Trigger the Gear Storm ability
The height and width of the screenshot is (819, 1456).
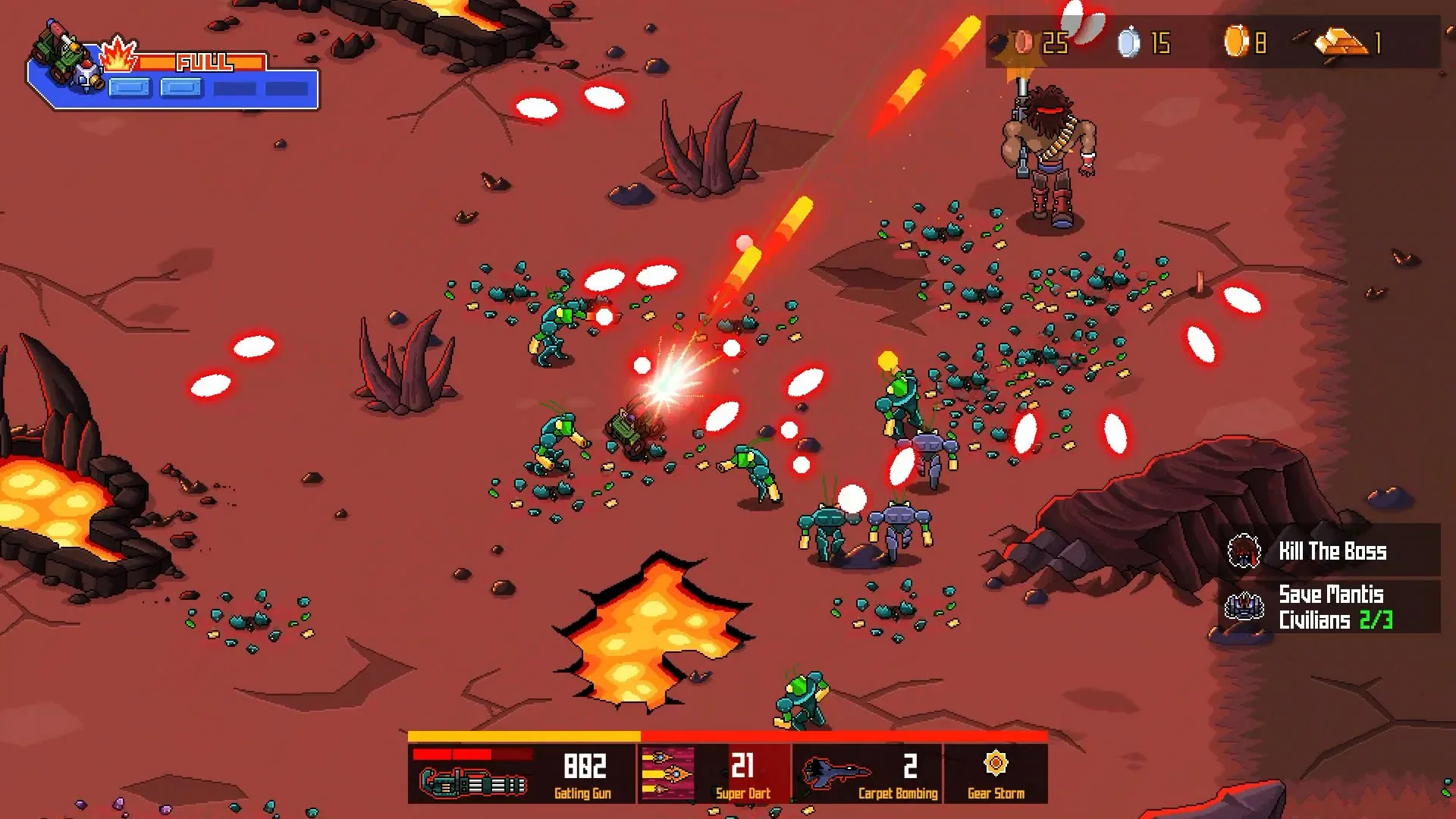pyautogui.click(x=996, y=773)
